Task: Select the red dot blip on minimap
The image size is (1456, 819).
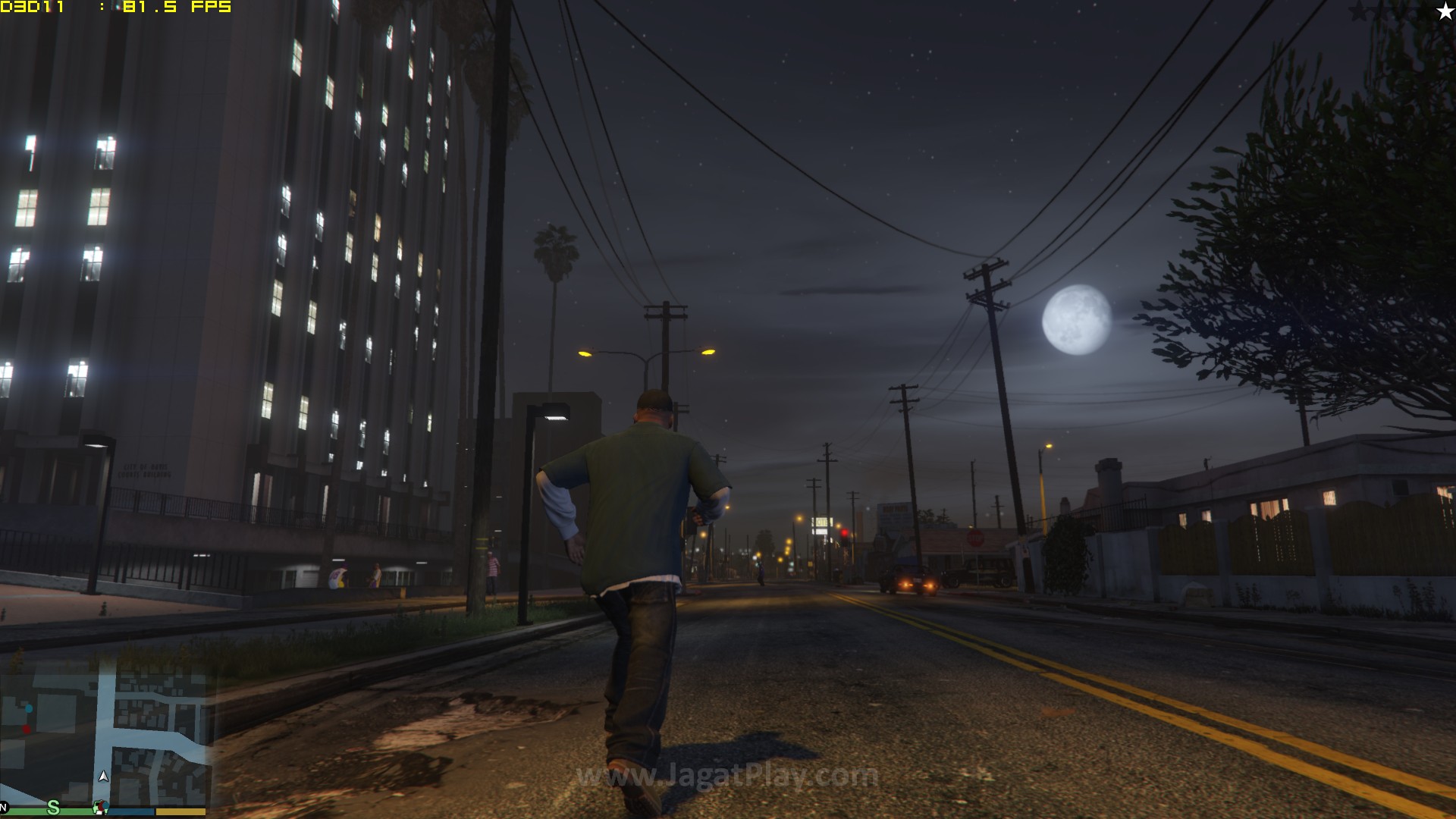Action: click(x=27, y=730)
